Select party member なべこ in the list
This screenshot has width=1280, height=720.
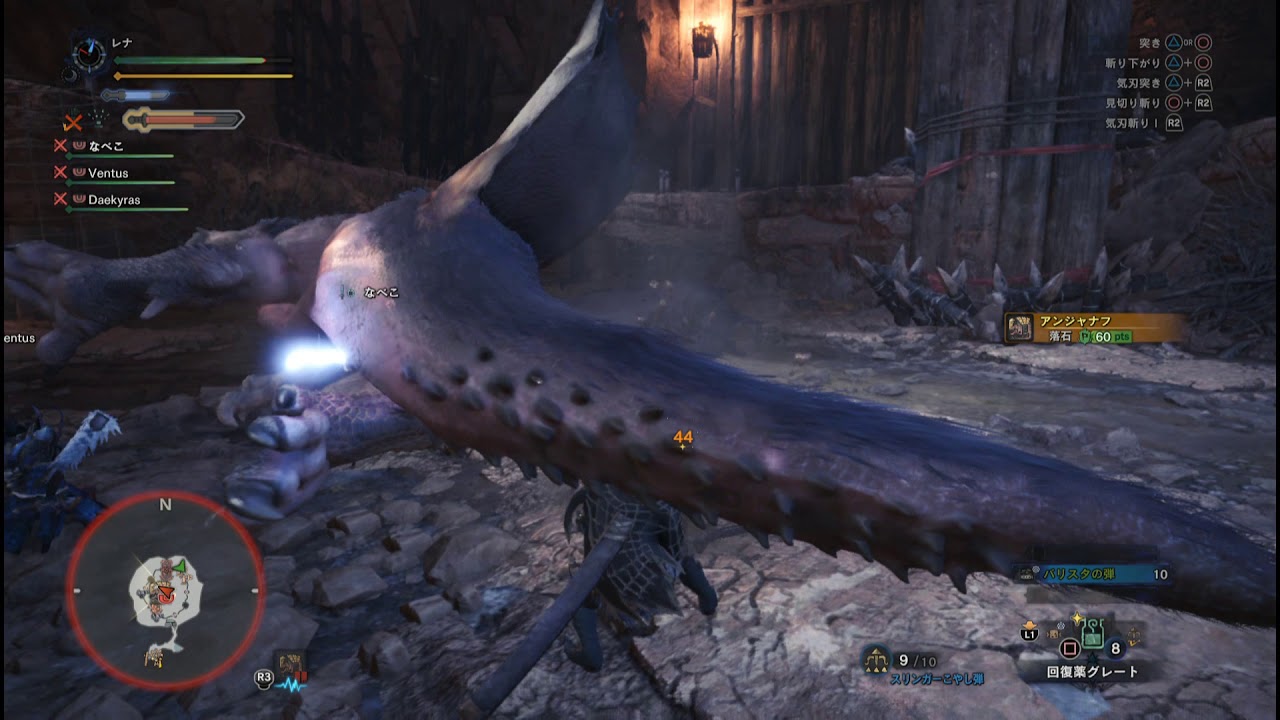(x=104, y=146)
